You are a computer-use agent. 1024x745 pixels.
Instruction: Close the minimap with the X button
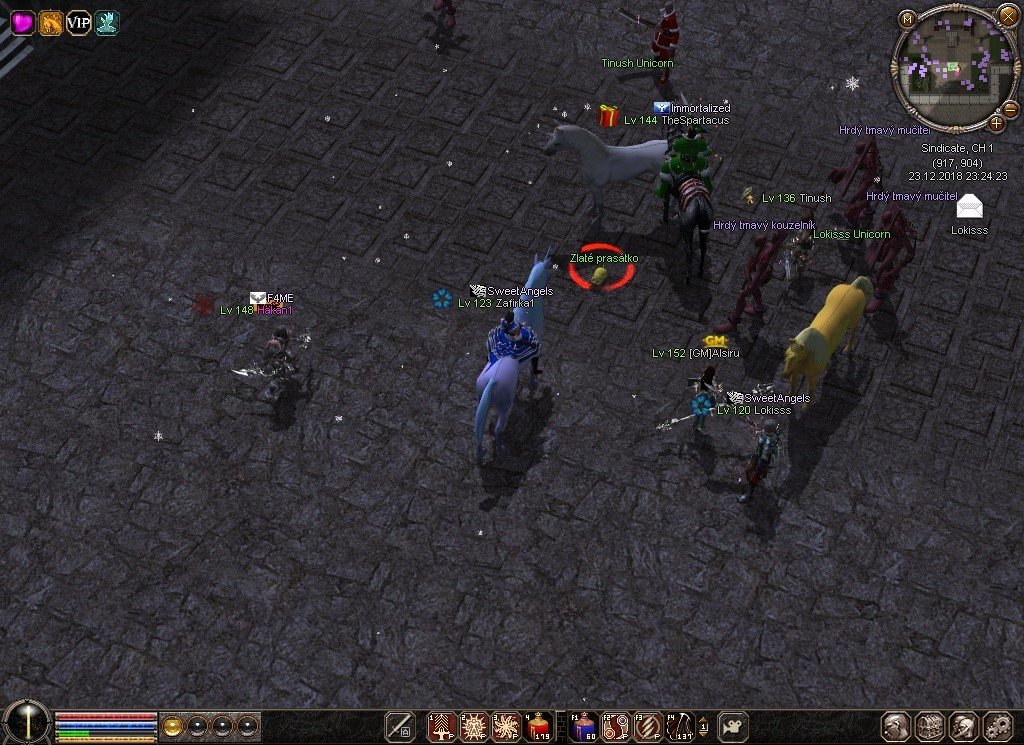(x=1007, y=15)
